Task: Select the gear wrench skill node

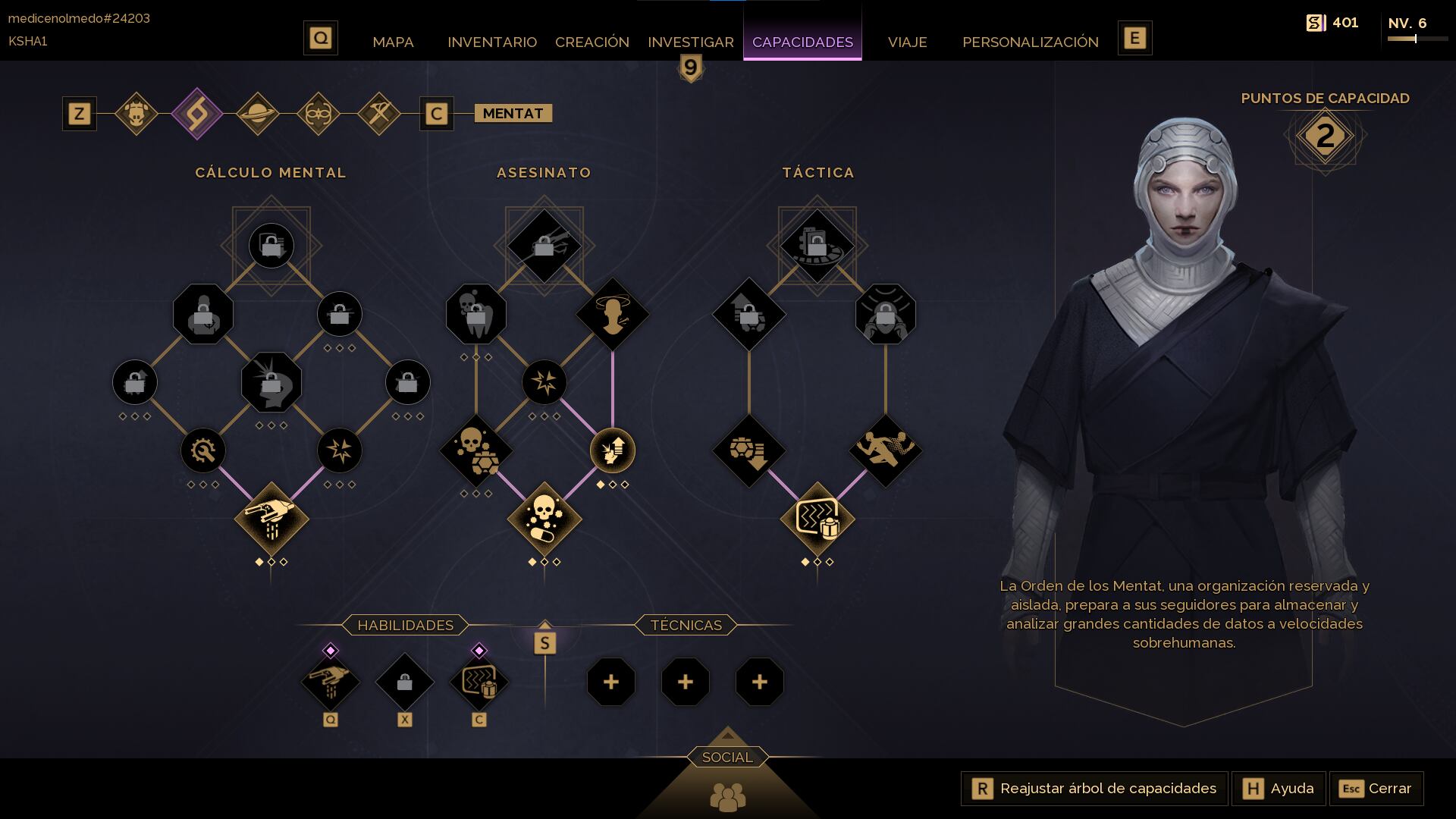Action: point(203,450)
